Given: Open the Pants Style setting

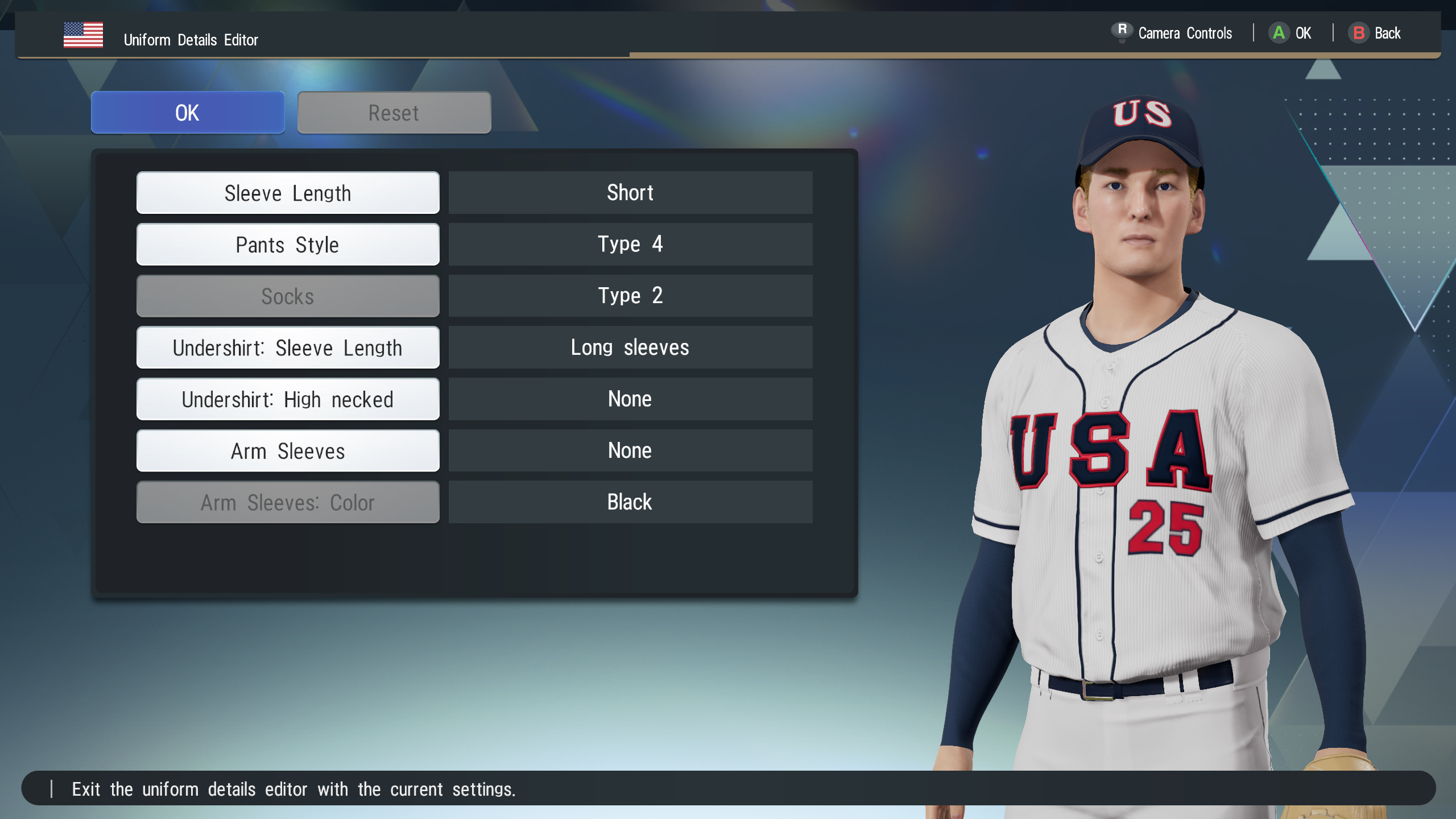Looking at the screenshot, I should point(288,245).
